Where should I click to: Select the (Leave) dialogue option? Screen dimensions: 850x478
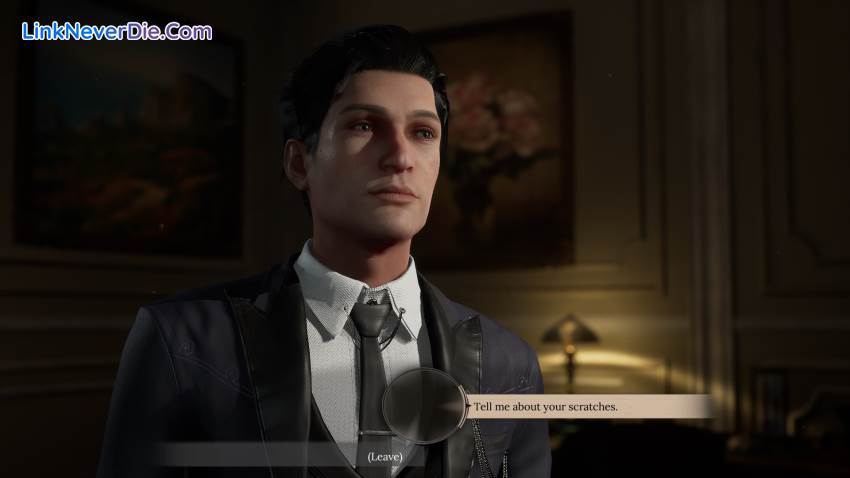[x=383, y=456]
